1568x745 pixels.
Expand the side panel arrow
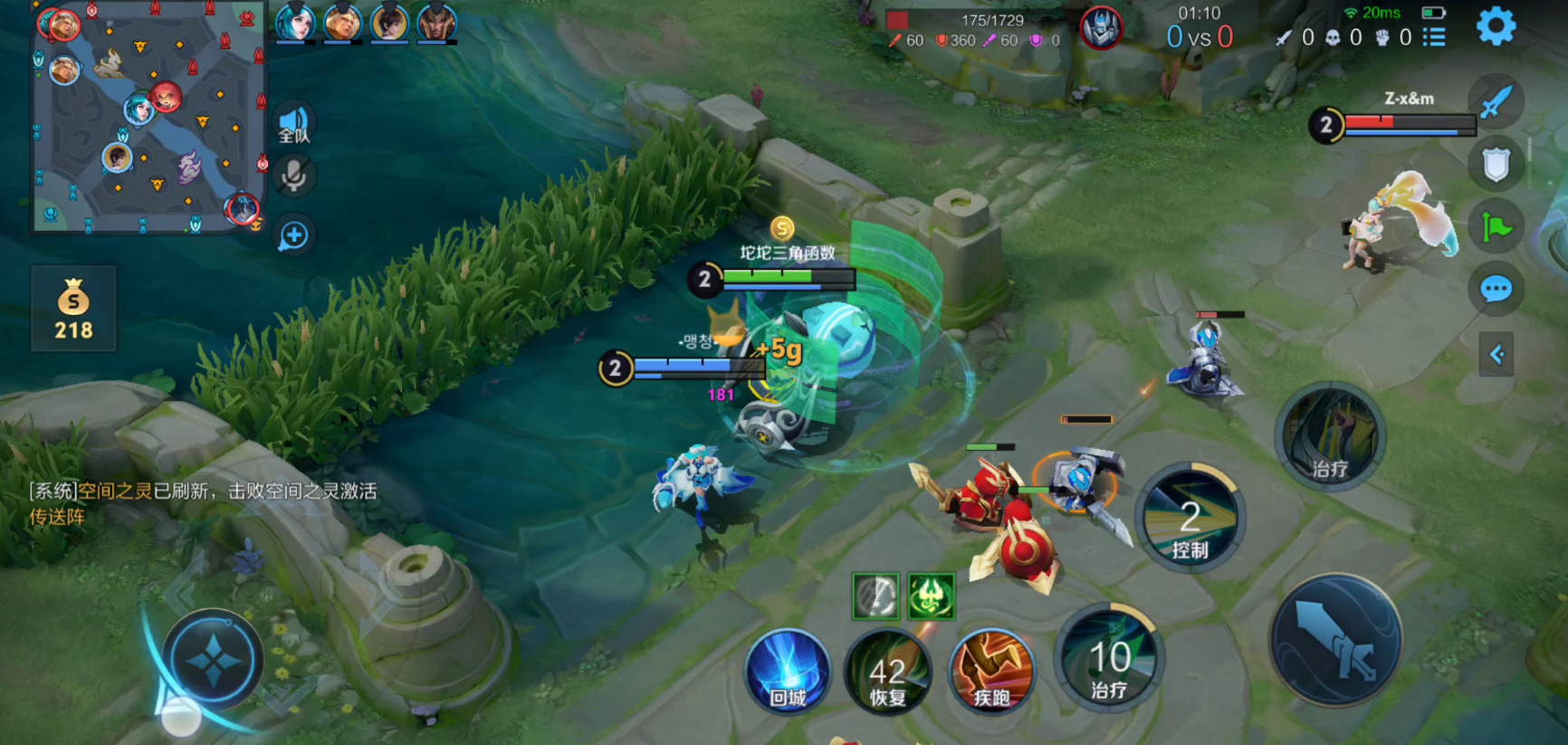[x=1496, y=354]
